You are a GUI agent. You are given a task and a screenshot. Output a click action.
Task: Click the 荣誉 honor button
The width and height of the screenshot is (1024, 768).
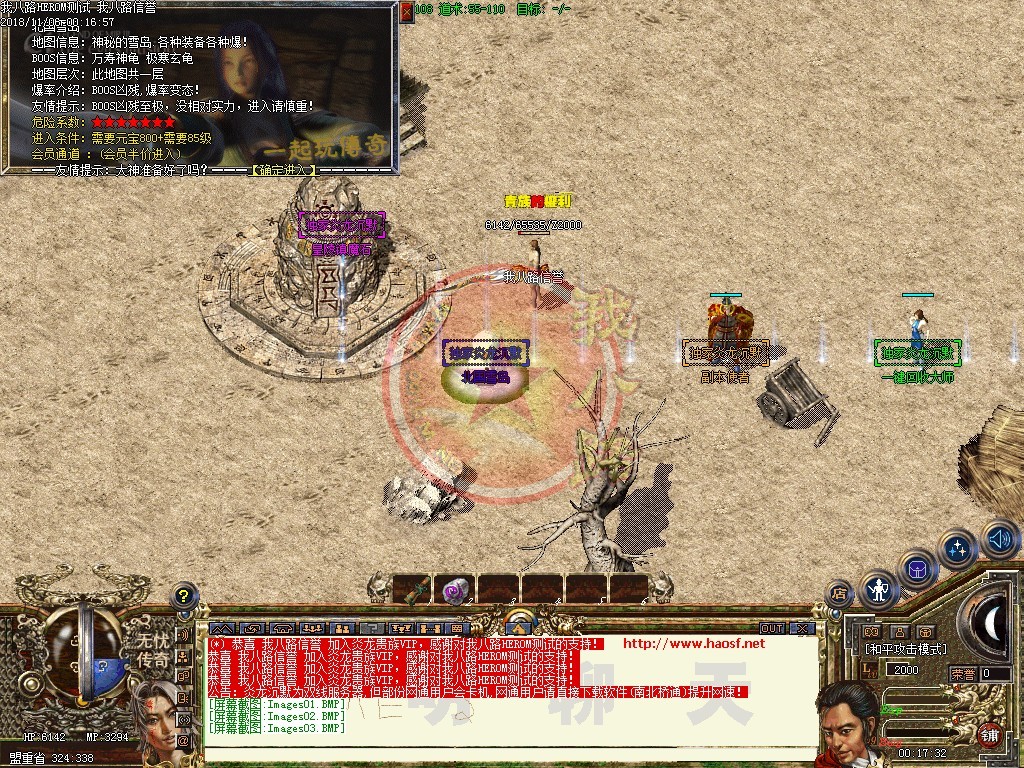pos(962,673)
